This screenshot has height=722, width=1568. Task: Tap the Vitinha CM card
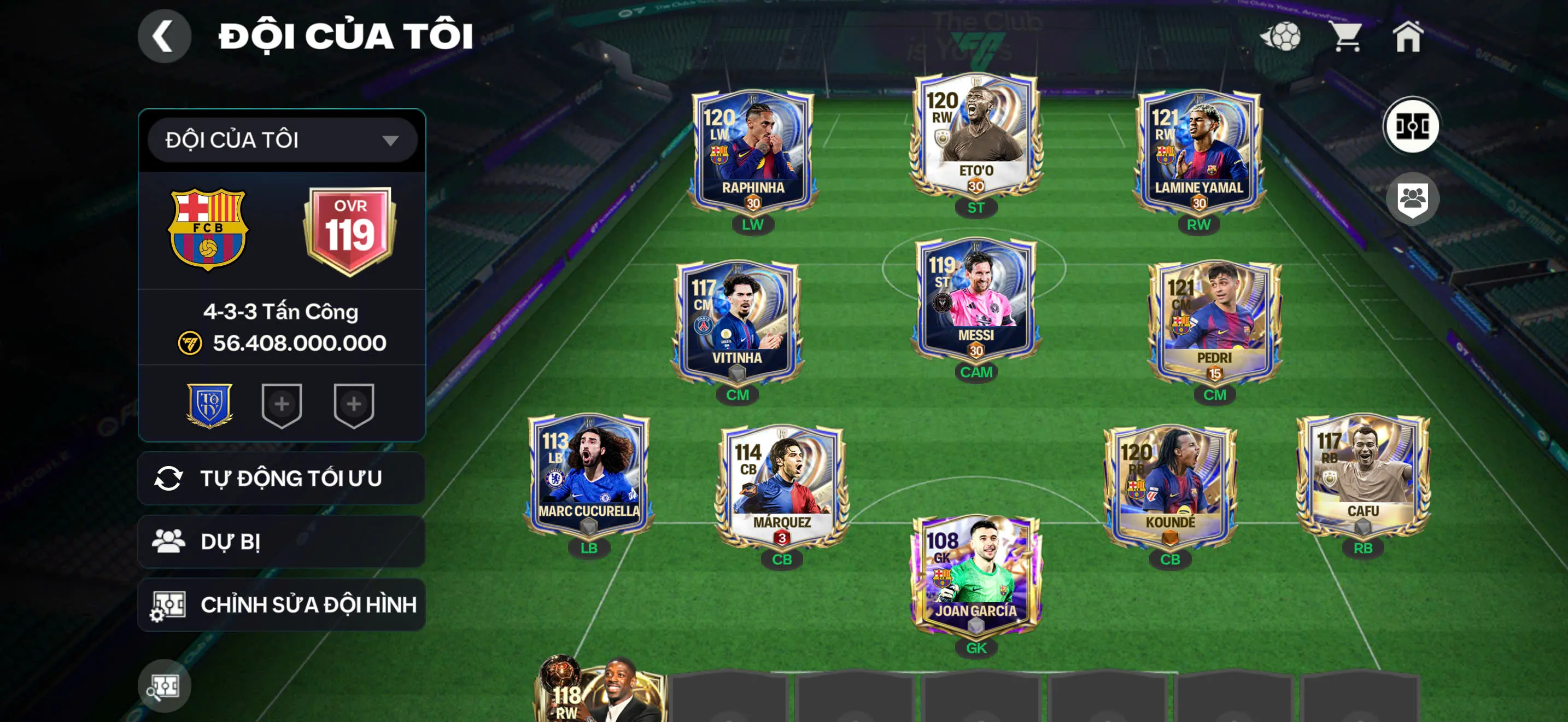click(737, 323)
